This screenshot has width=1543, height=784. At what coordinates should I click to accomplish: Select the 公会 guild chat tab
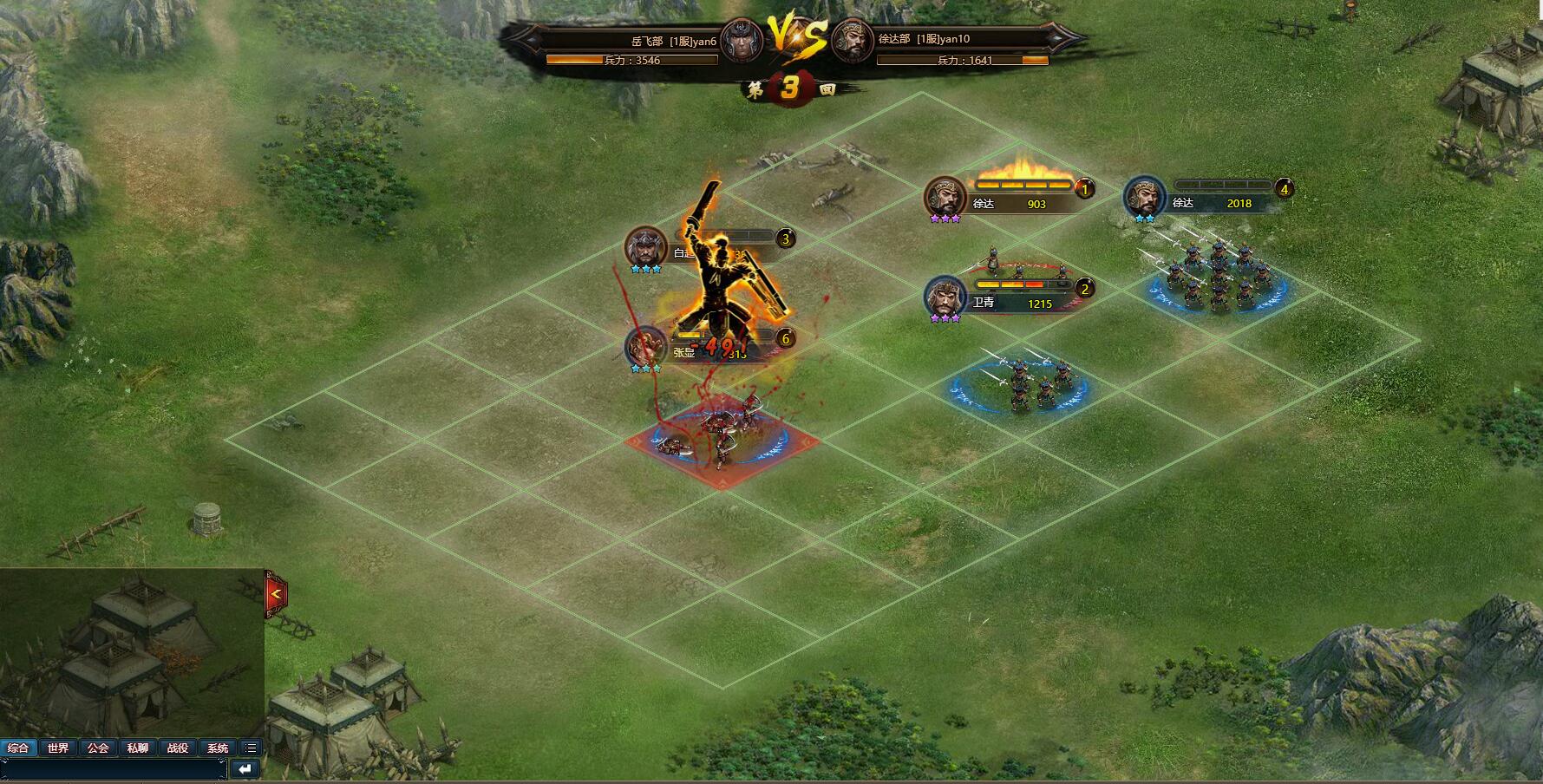click(98, 748)
